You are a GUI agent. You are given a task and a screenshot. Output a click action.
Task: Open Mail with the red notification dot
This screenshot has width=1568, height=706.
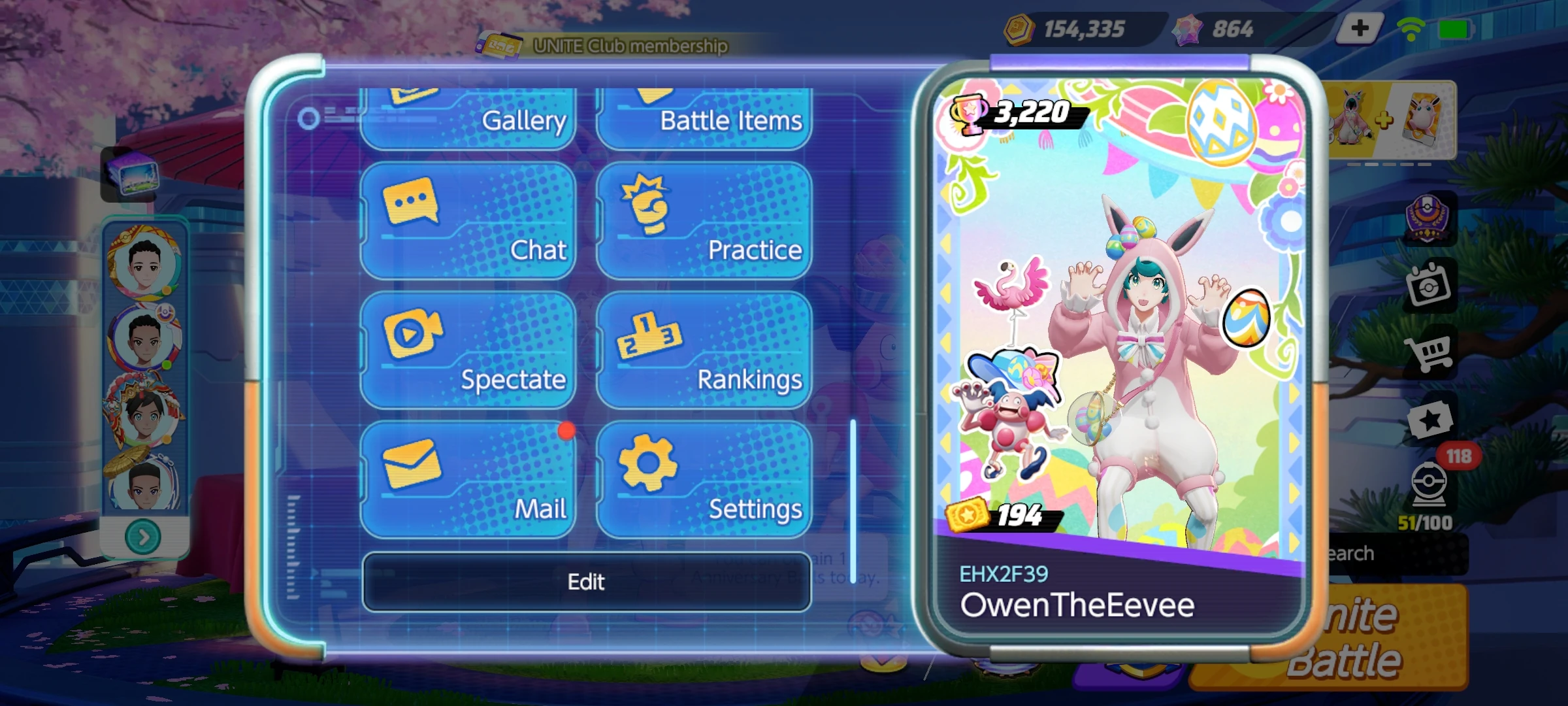[467, 477]
